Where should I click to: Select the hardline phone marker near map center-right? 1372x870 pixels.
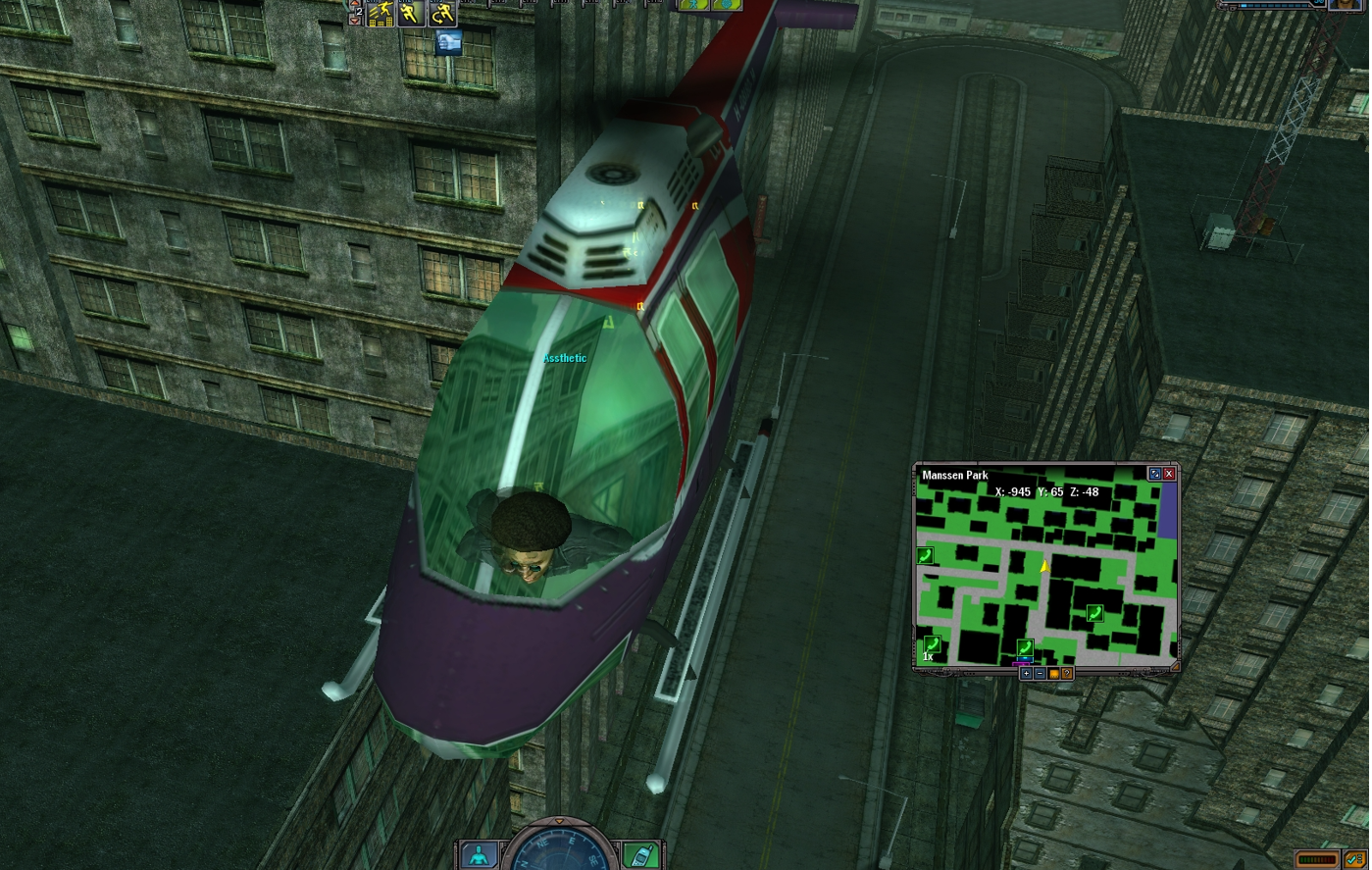point(1094,614)
